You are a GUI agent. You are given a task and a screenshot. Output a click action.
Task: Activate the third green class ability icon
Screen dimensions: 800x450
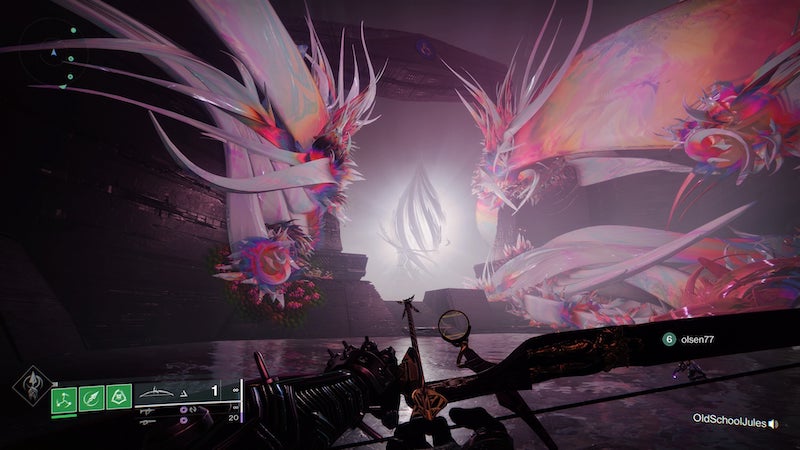(119, 397)
